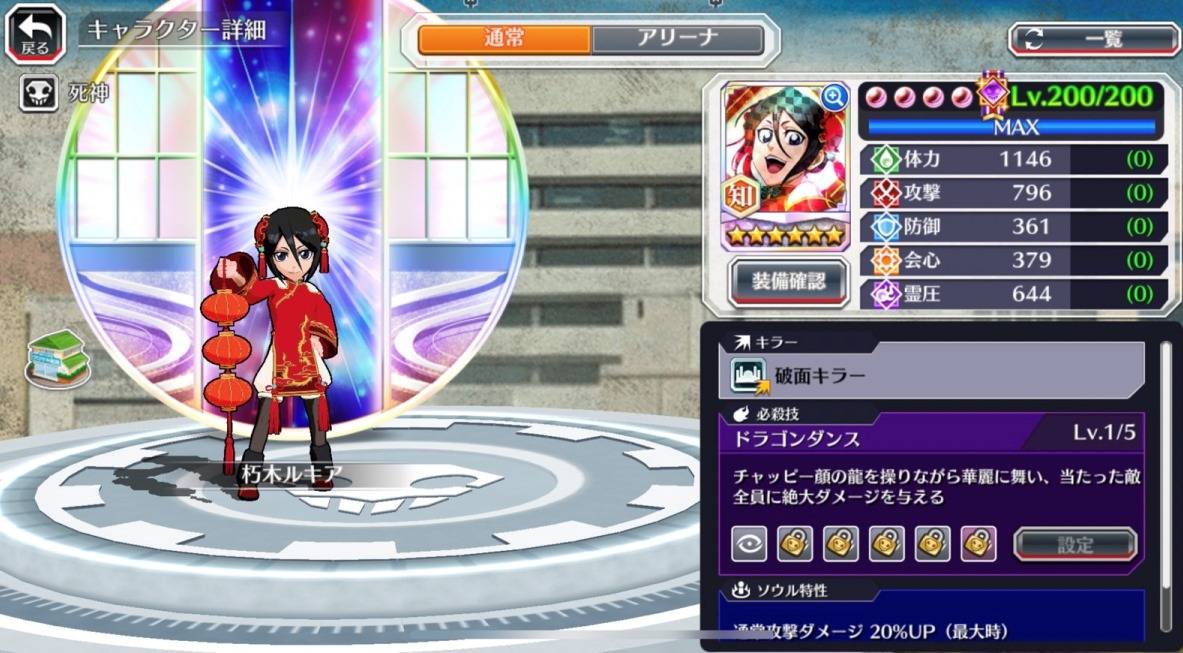Open 装備確認 equipment check
Image resolution: width=1183 pixels, height=653 pixels.
click(789, 282)
